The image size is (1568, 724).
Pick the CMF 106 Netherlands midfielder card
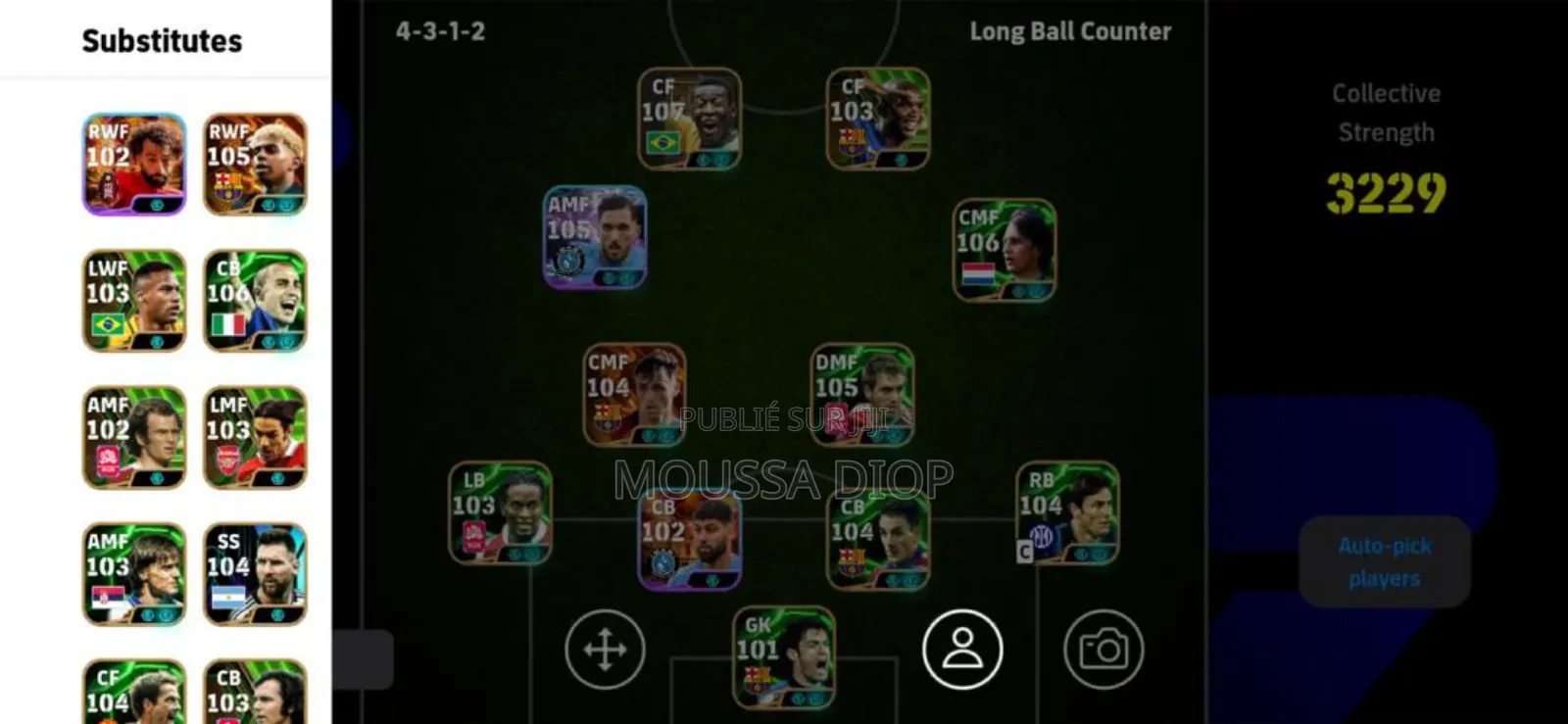click(1004, 250)
